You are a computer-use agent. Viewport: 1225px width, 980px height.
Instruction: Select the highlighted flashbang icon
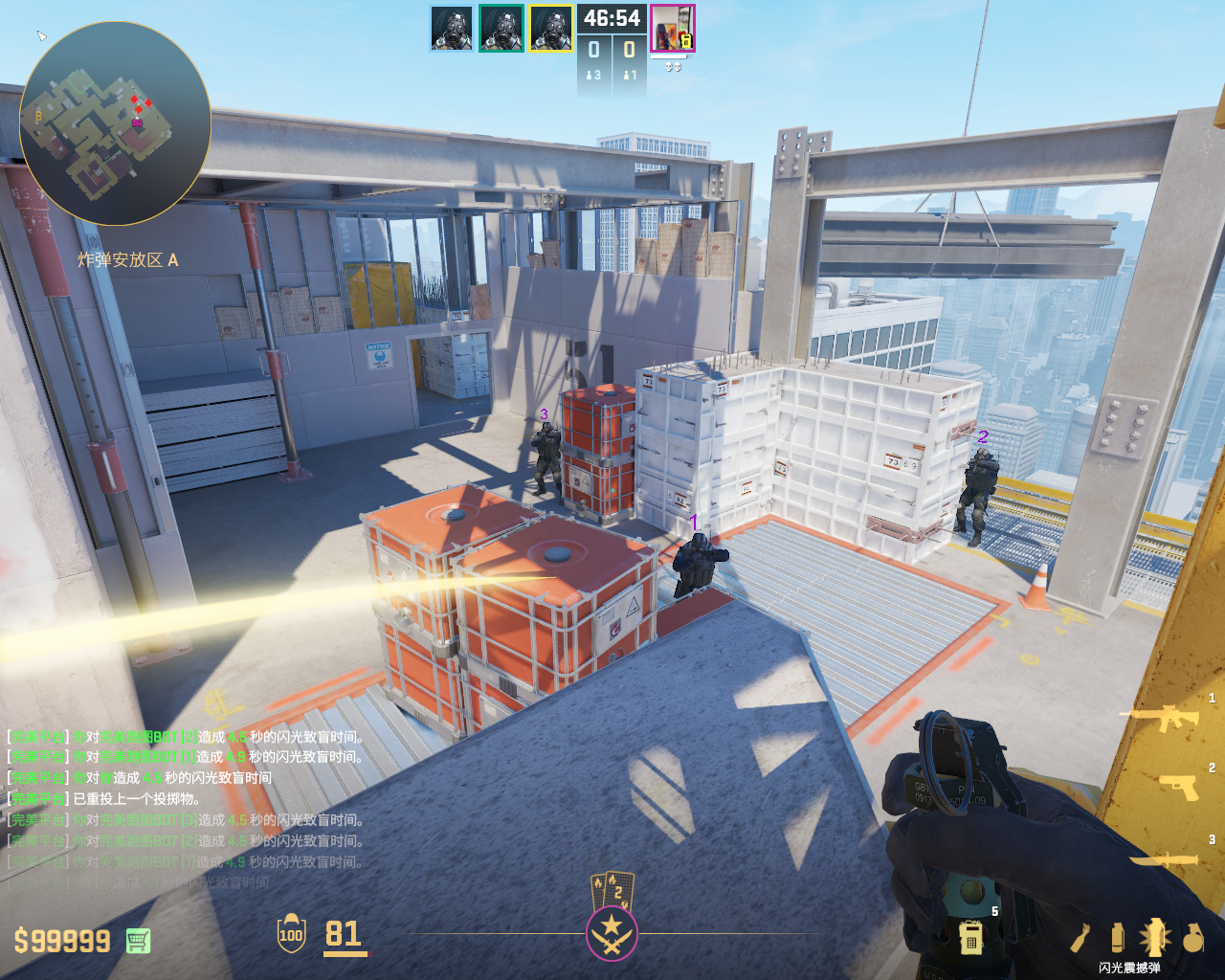(1154, 938)
